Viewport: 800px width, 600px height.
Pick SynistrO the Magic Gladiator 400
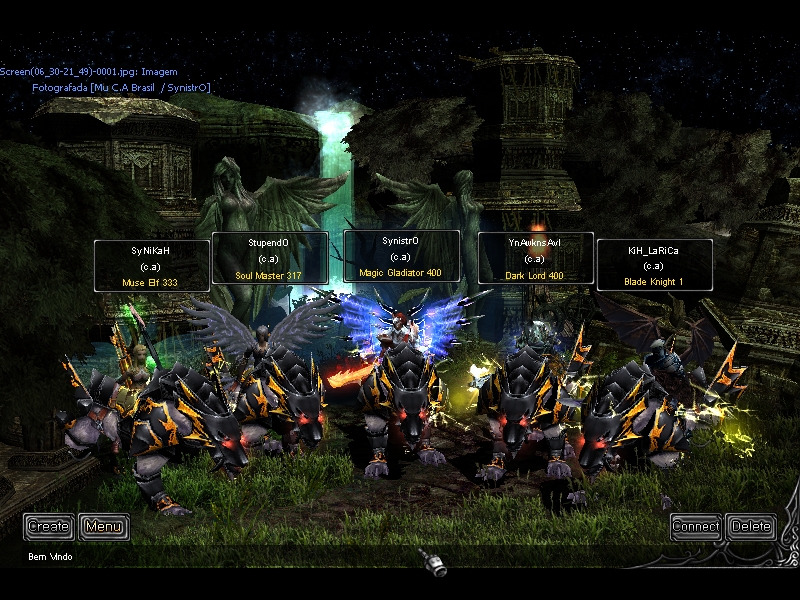click(x=401, y=256)
